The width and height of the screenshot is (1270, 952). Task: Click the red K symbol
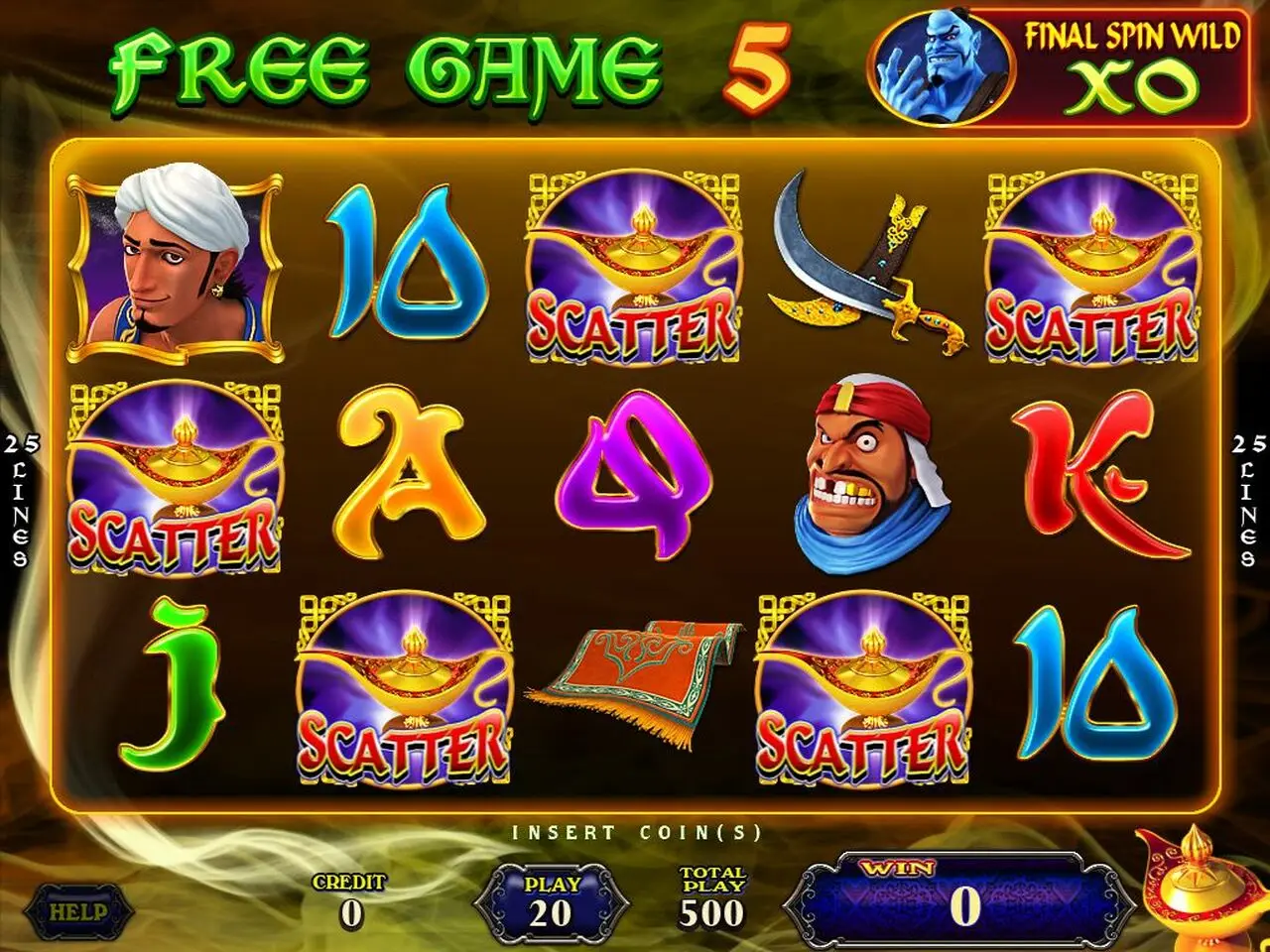click(x=1096, y=476)
